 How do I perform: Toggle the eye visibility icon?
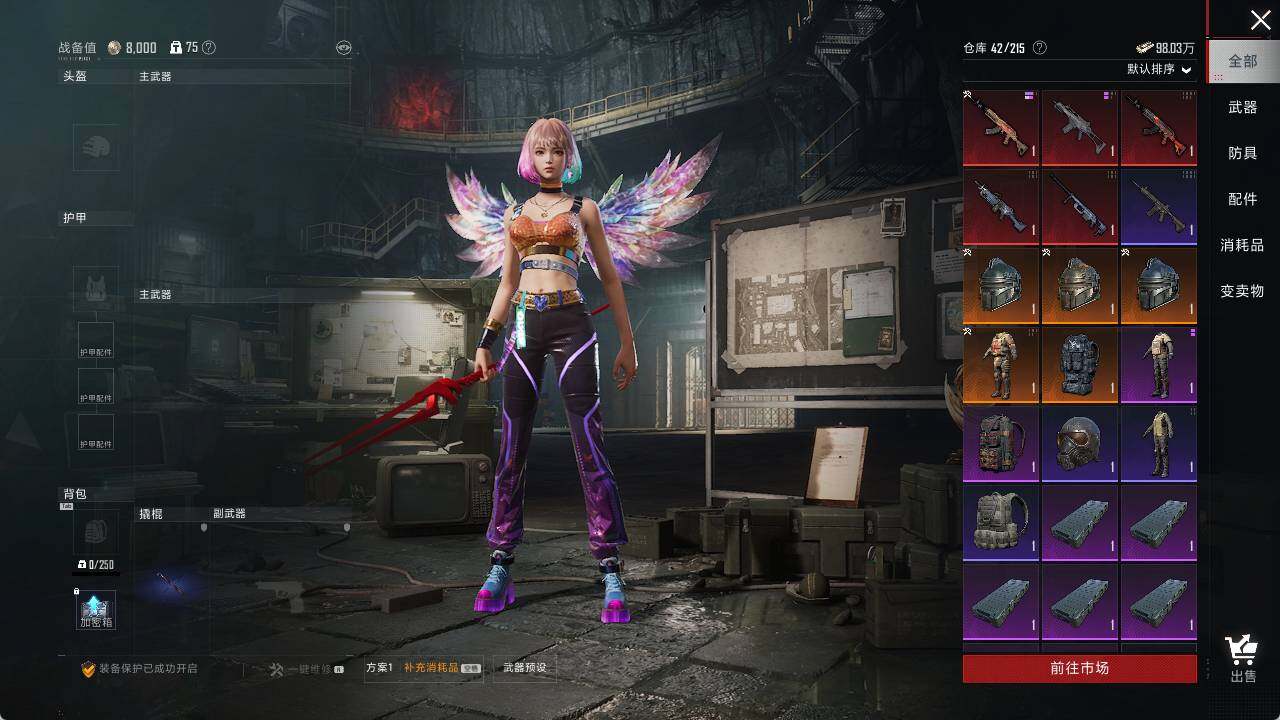[x=344, y=47]
